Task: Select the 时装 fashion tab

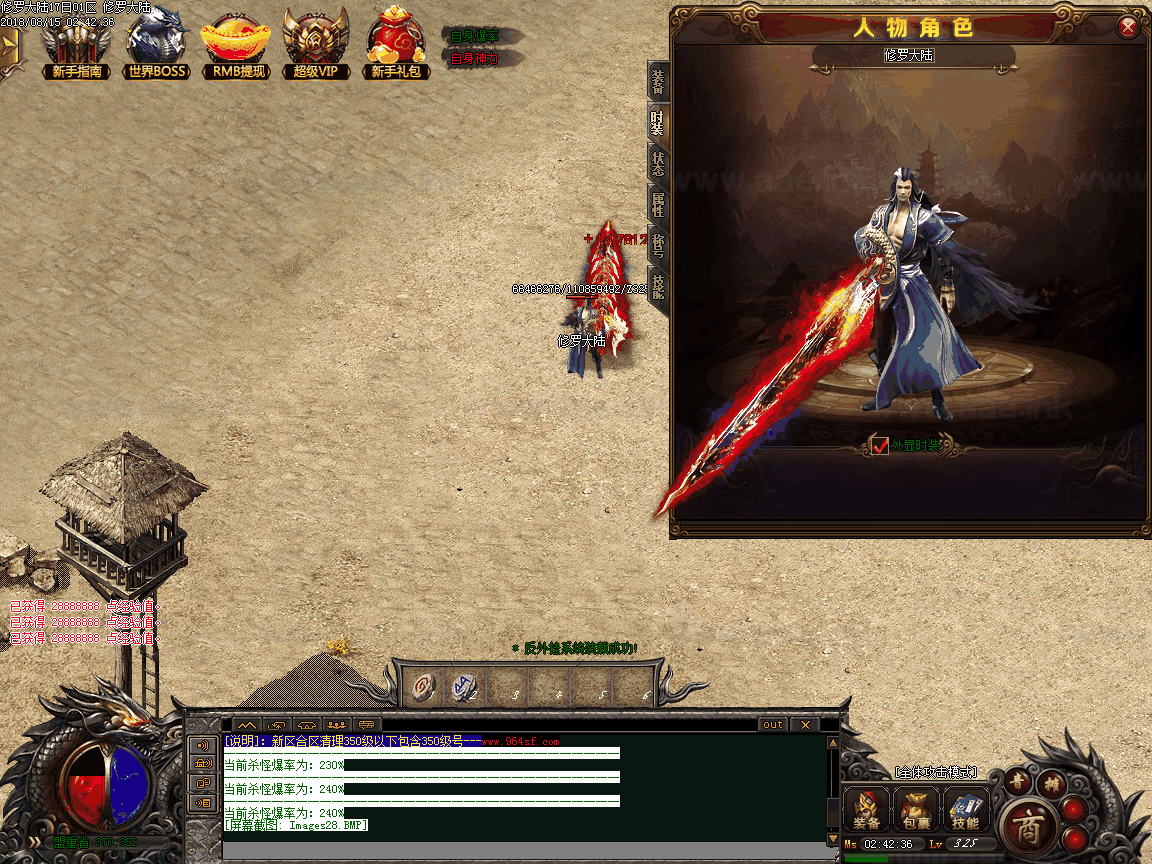Action: [658, 122]
